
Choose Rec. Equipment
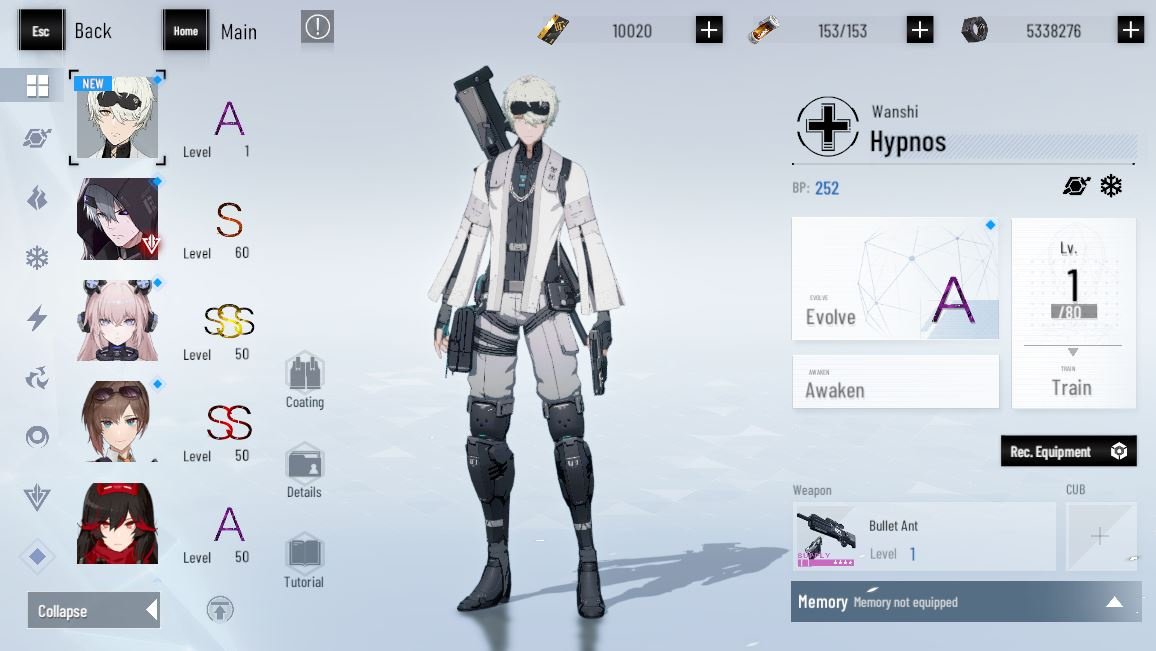tap(1068, 451)
